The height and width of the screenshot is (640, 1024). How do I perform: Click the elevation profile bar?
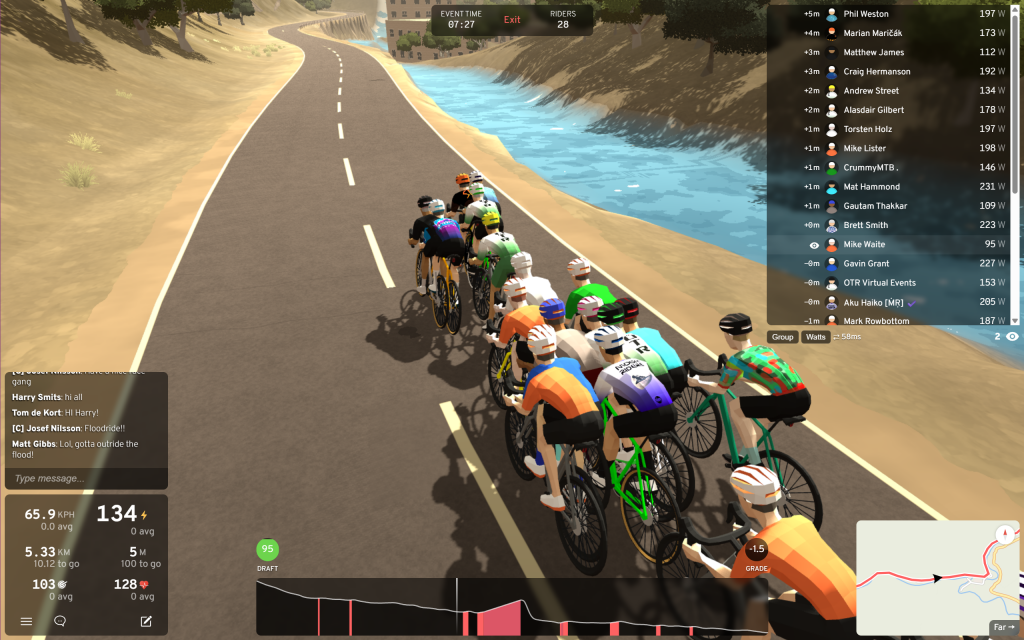tap(511, 607)
